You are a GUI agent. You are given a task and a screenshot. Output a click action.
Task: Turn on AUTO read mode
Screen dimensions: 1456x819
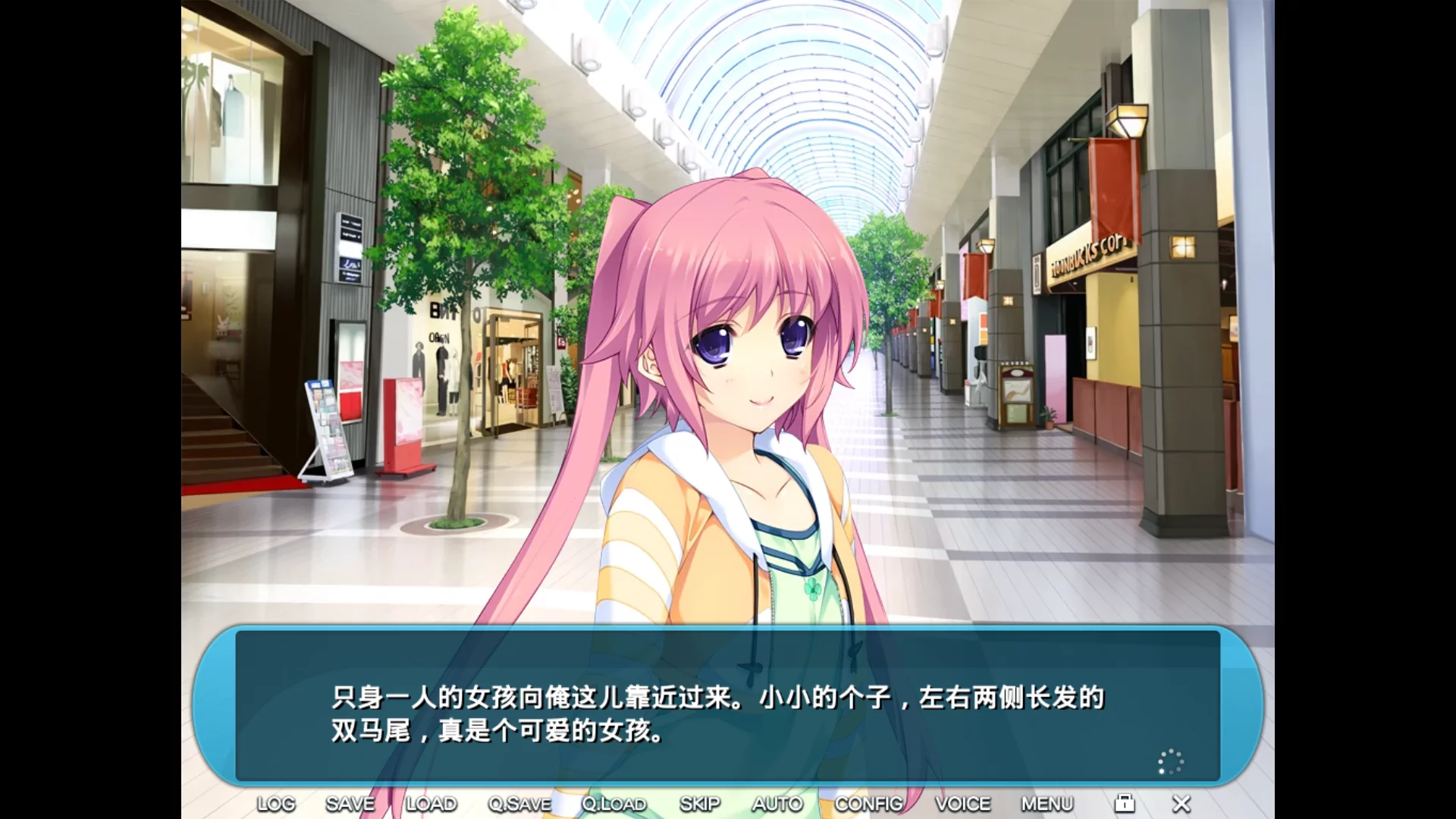click(777, 803)
